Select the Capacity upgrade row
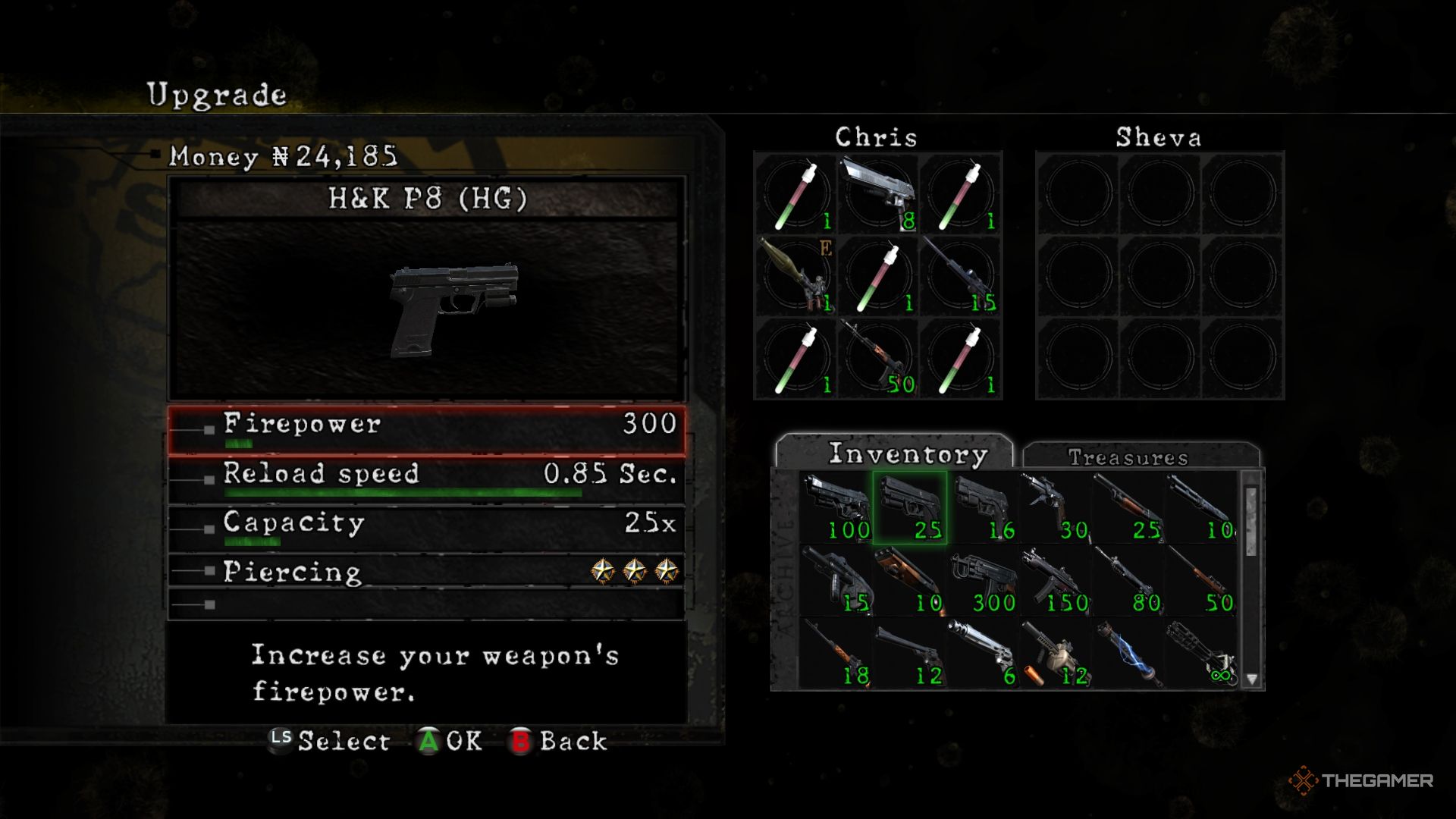 point(426,528)
